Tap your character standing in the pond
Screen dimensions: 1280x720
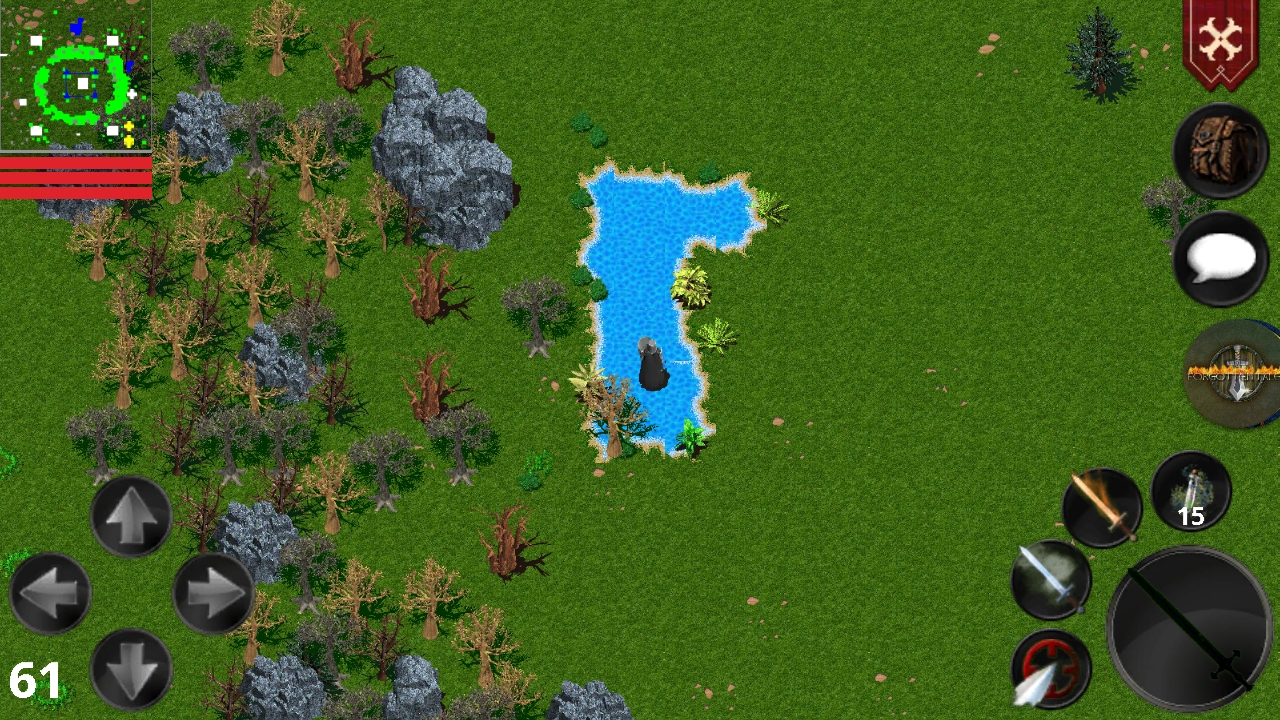click(652, 362)
